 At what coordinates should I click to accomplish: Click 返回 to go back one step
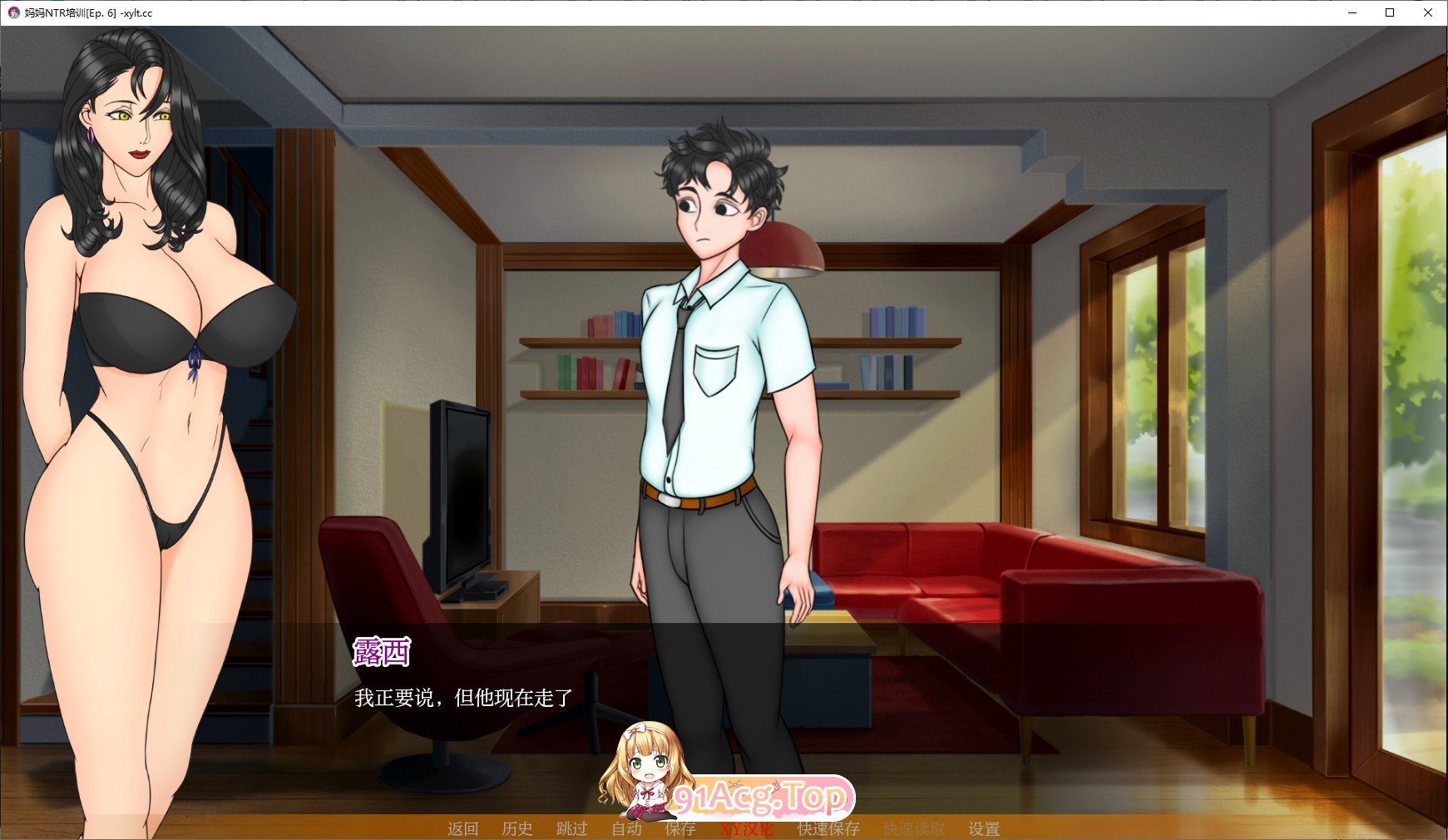(x=462, y=828)
